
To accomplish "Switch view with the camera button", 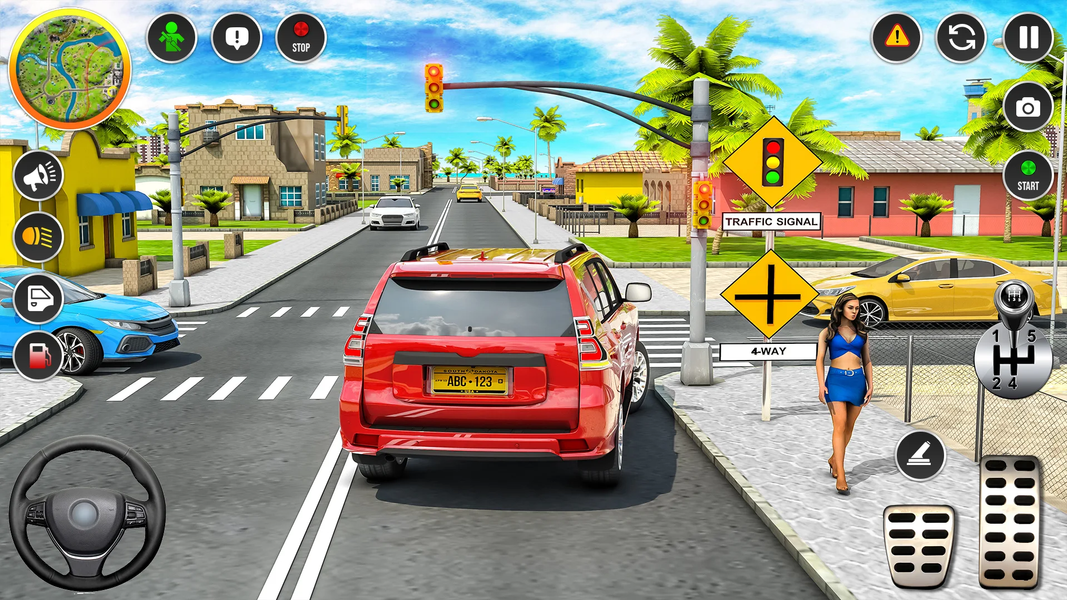I will click(1028, 107).
